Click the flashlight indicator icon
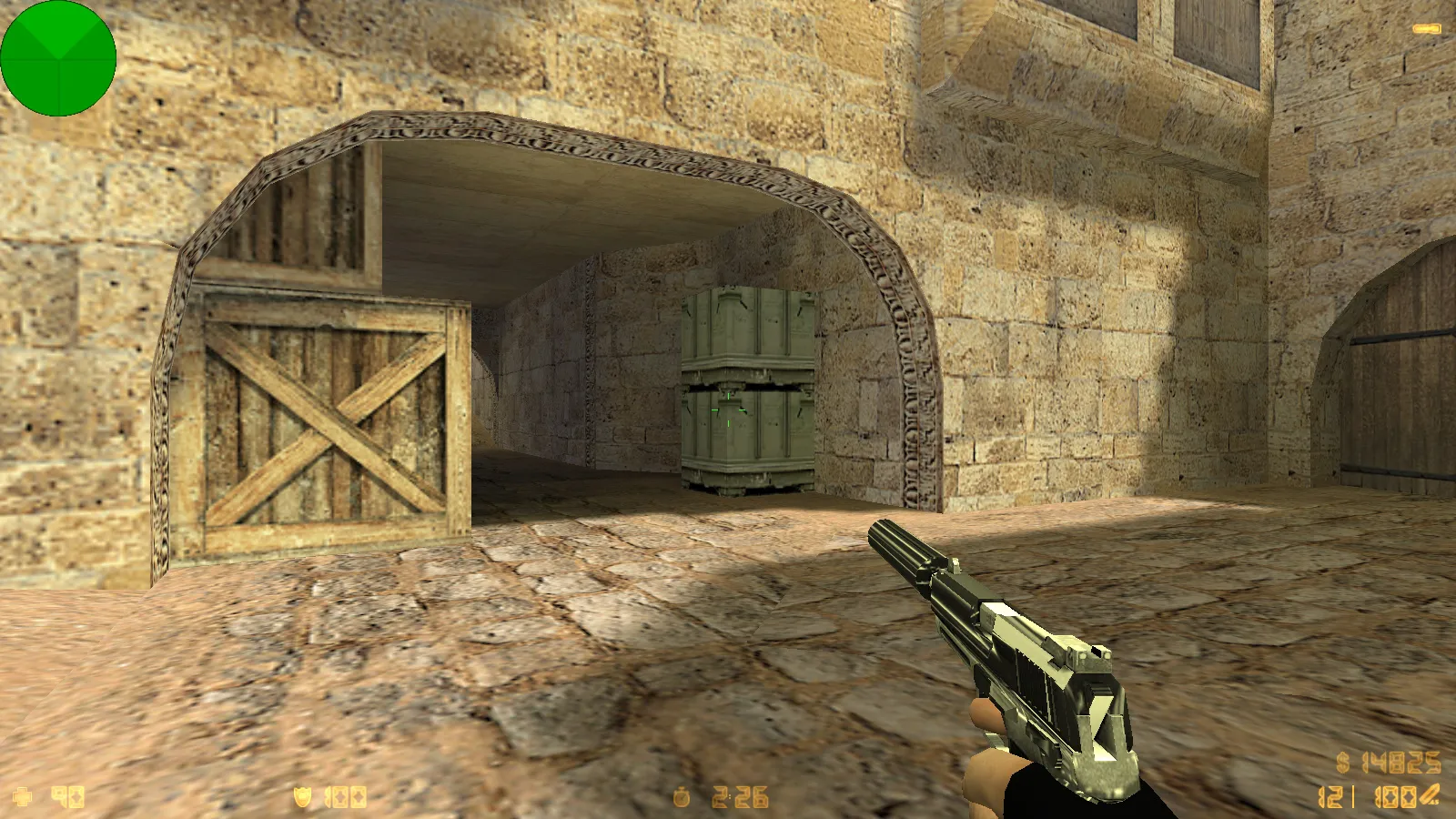This screenshot has height=819, width=1456. pyautogui.click(x=1426, y=29)
